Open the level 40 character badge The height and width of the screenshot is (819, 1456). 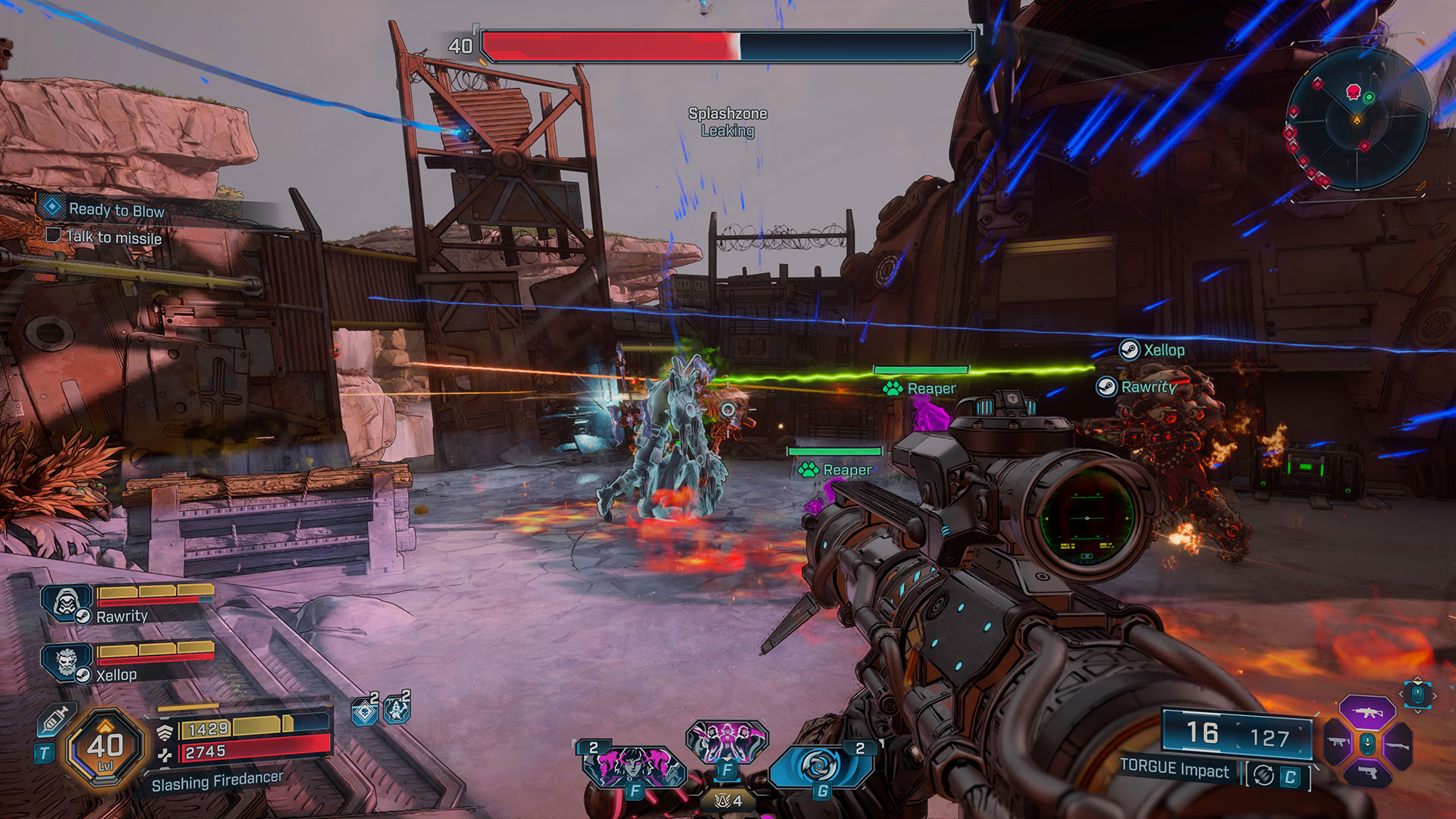[x=105, y=747]
